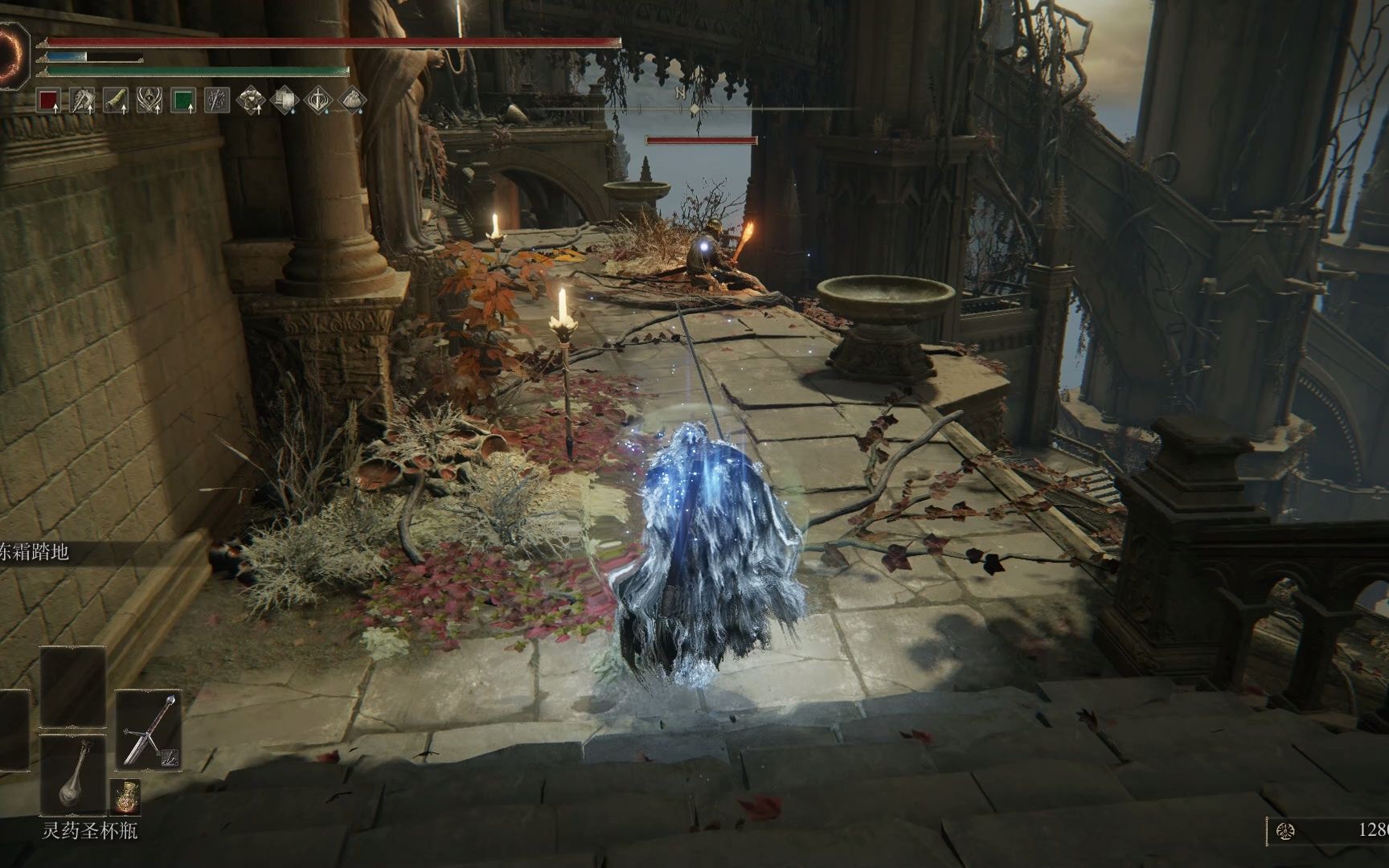Select the green square buff icon
Viewport: 1389px width, 868px height.
pos(183,100)
